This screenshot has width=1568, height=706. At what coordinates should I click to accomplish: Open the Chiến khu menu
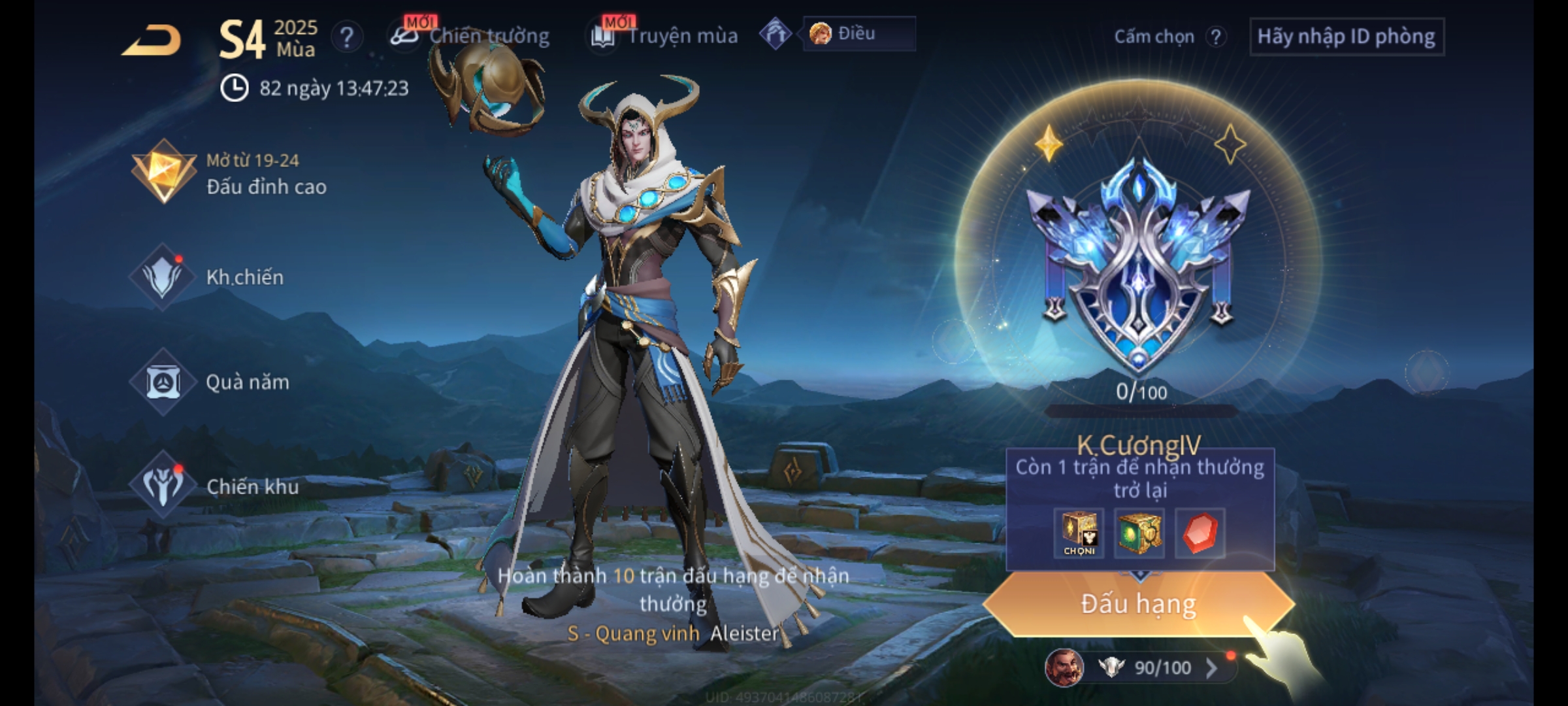(216, 486)
